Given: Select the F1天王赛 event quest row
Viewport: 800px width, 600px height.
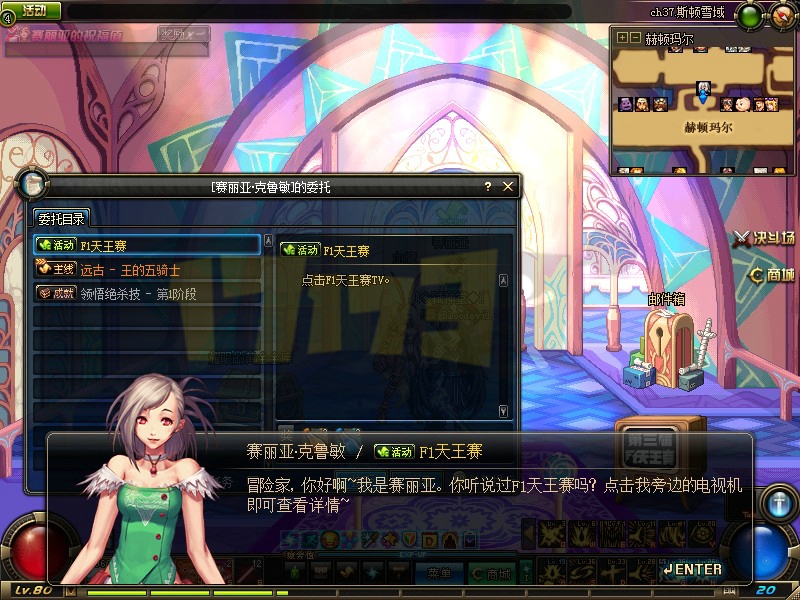Looking at the screenshot, I should click(147, 244).
